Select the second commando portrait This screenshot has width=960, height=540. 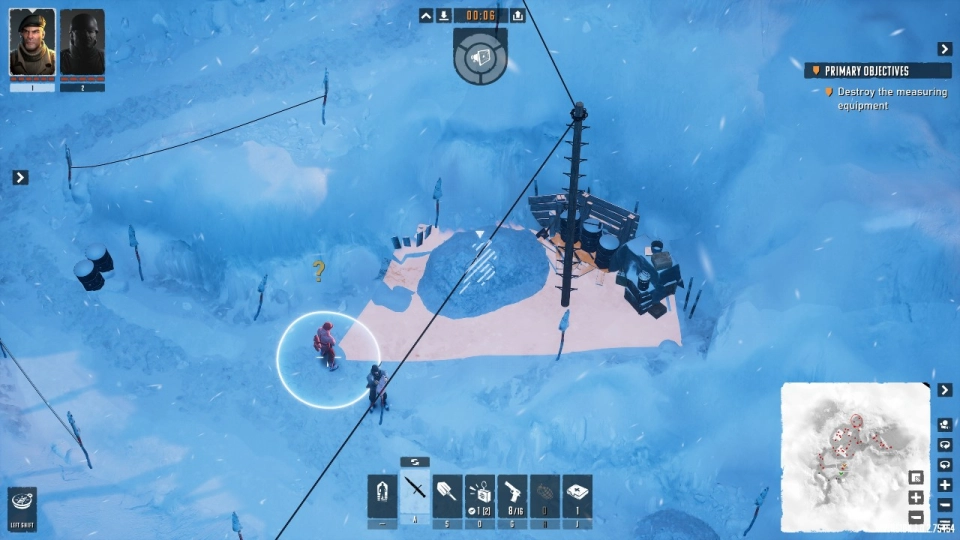coord(82,43)
